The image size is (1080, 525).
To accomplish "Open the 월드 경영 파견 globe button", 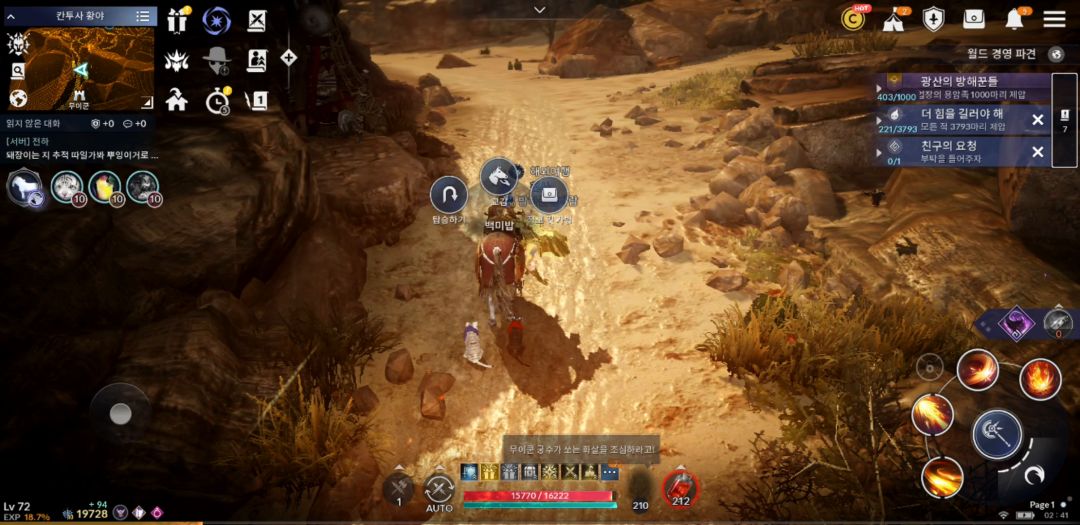I will 1056,54.
